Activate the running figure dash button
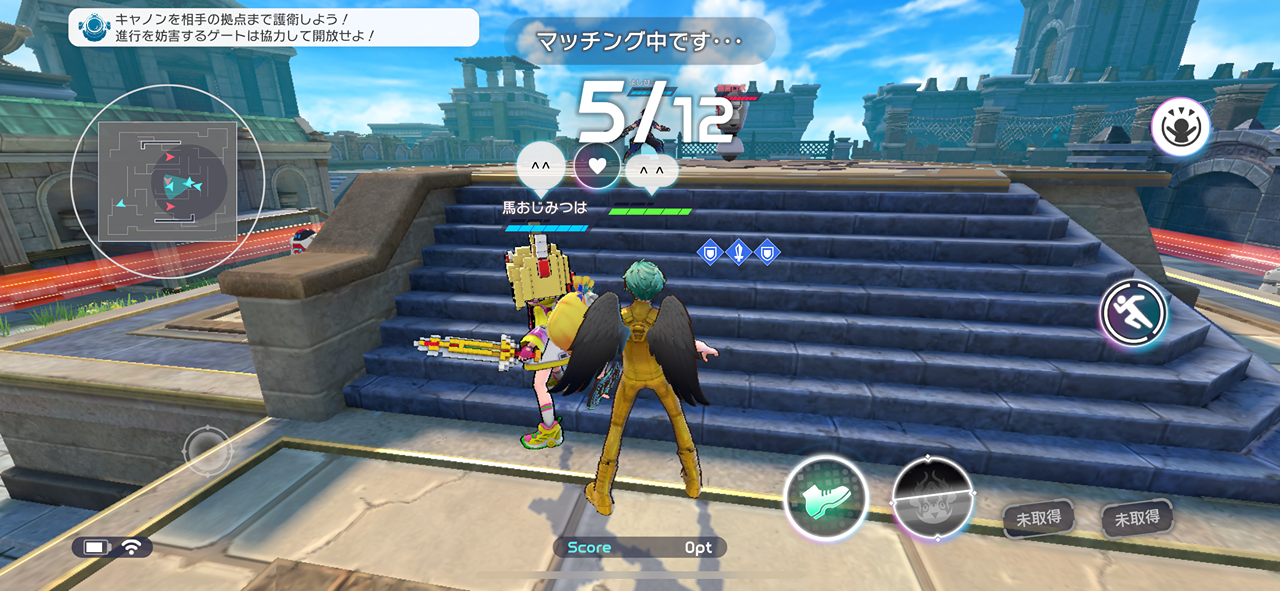Screen dimensions: 1280x591 point(1135,314)
